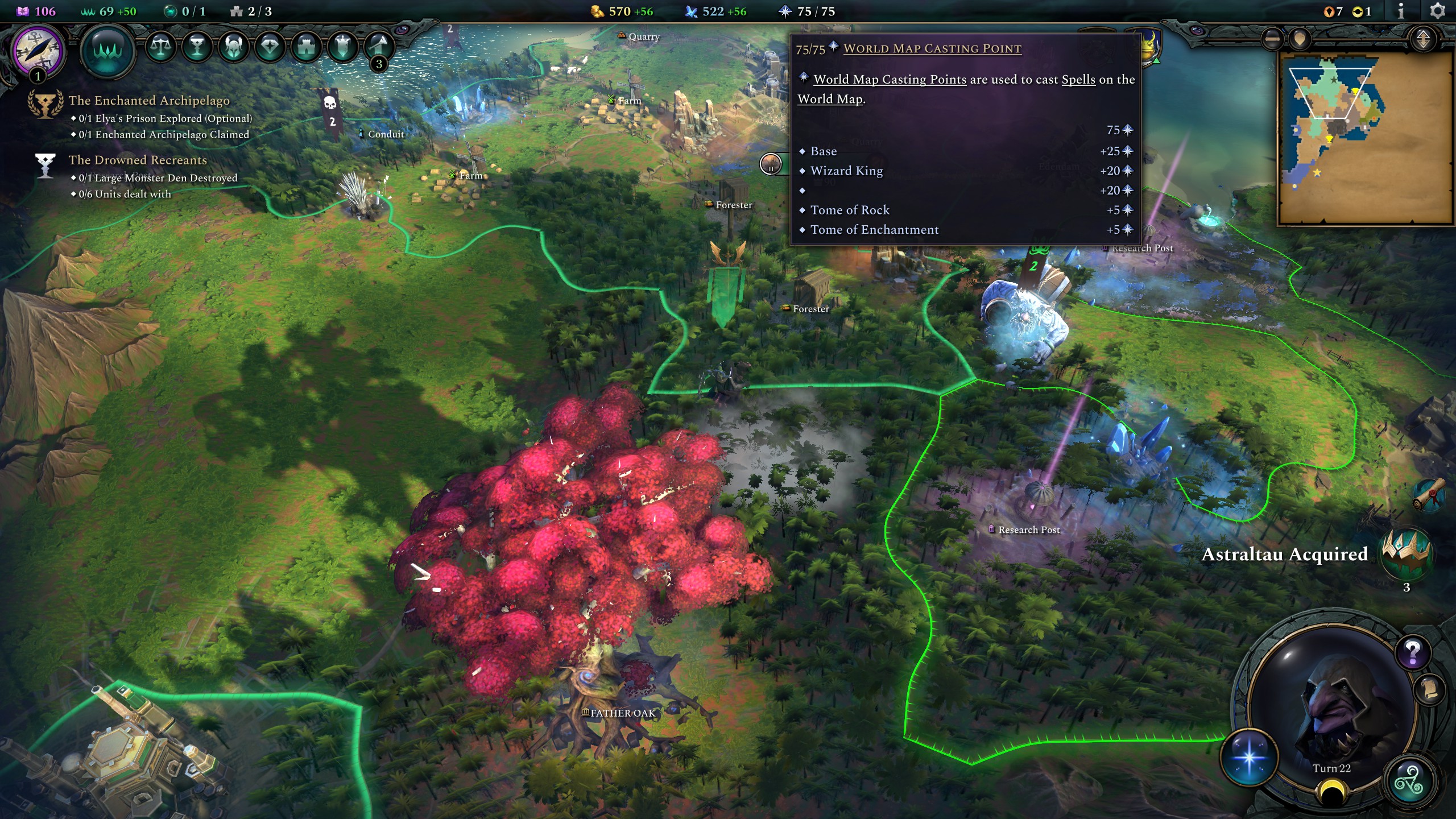The image size is (1456, 819).
Task: Click the Spells hyperlink in the casting tooltip
Action: pyautogui.click(x=1078, y=80)
